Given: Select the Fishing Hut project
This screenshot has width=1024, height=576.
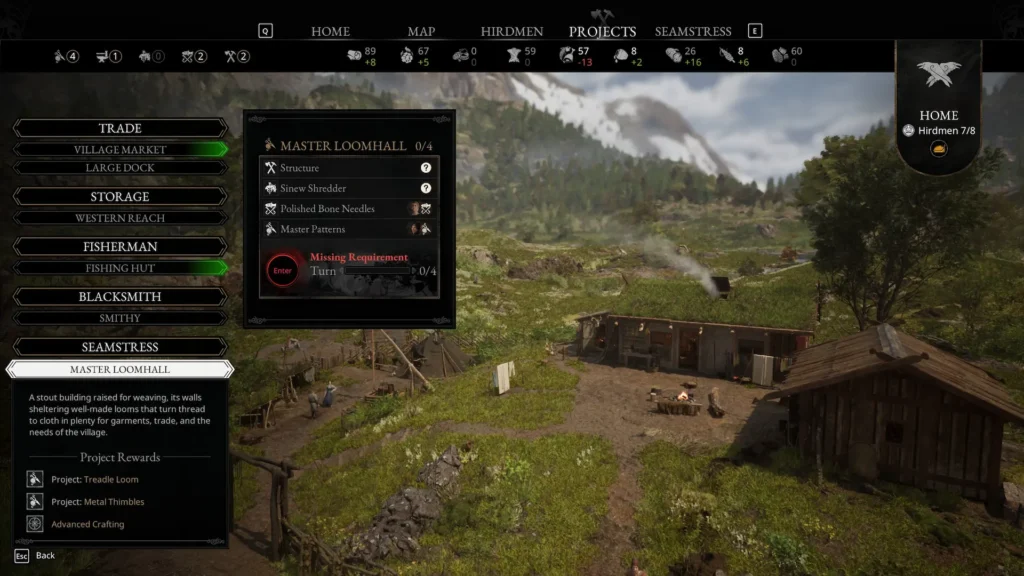Looking at the screenshot, I should click(x=120, y=268).
